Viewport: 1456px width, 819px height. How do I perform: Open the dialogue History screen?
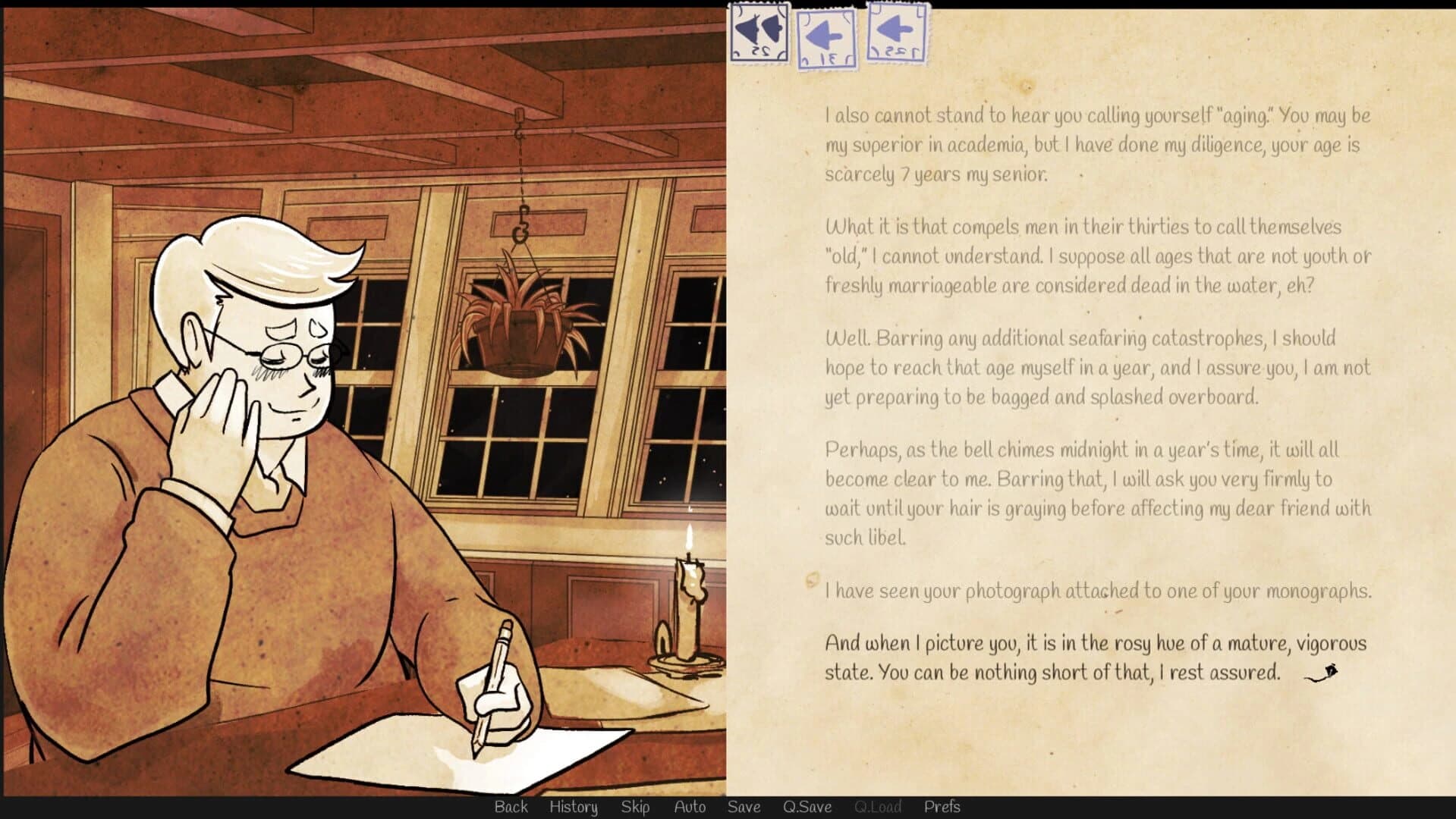[573, 807]
